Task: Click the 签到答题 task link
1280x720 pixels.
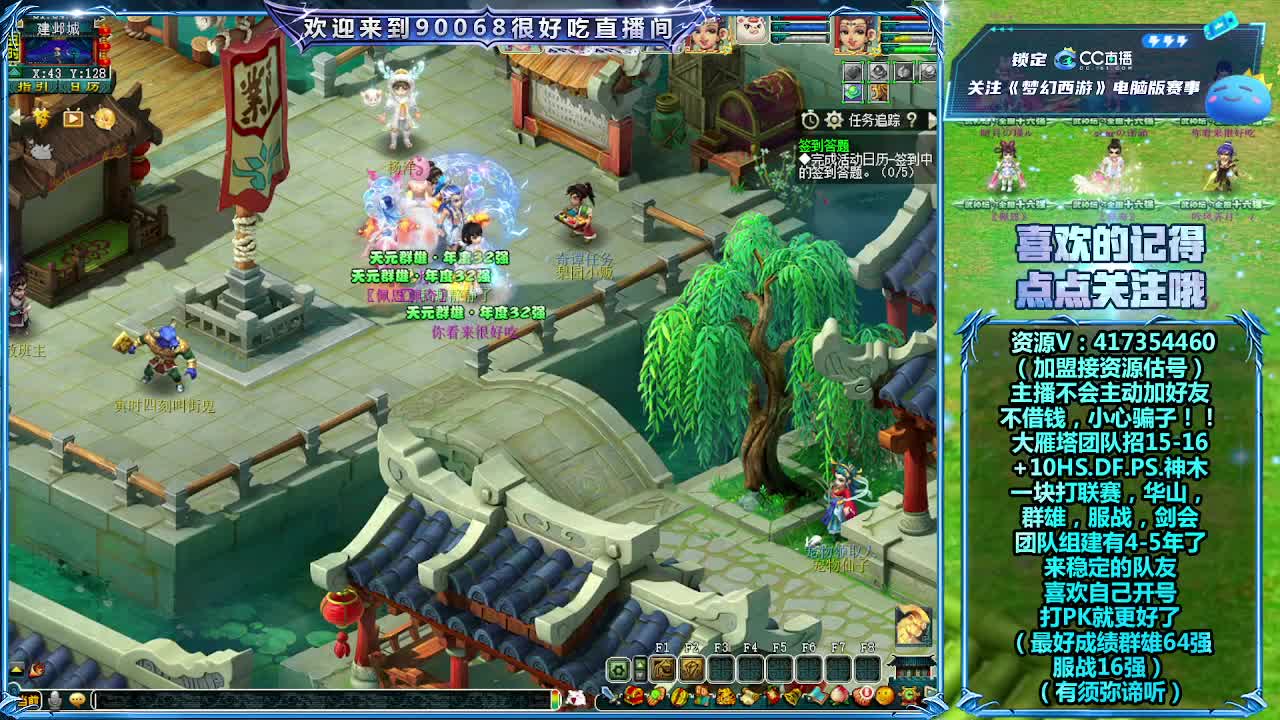Action: point(826,144)
